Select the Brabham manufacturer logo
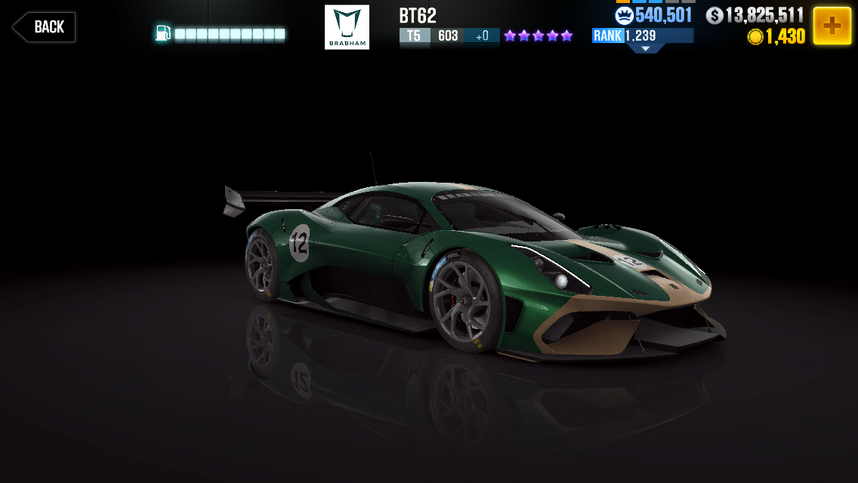The image size is (858, 483). (347, 27)
